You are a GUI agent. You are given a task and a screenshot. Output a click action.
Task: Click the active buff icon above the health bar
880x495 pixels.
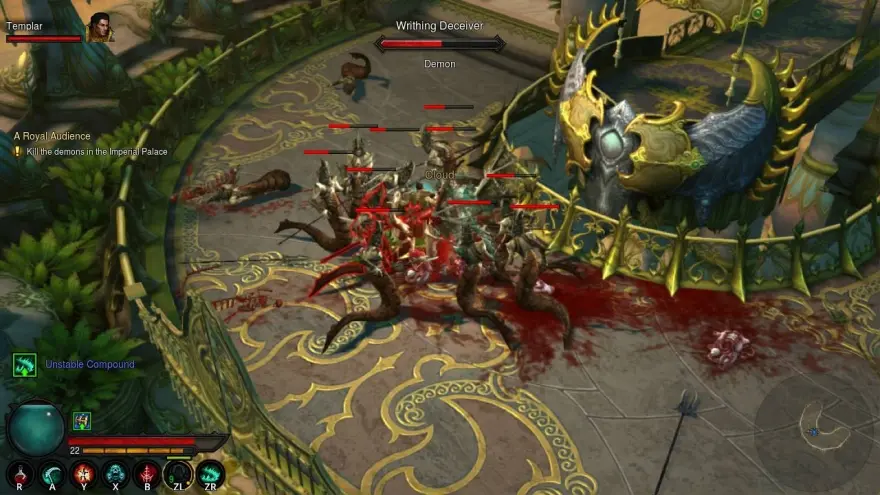click(82, 421)
